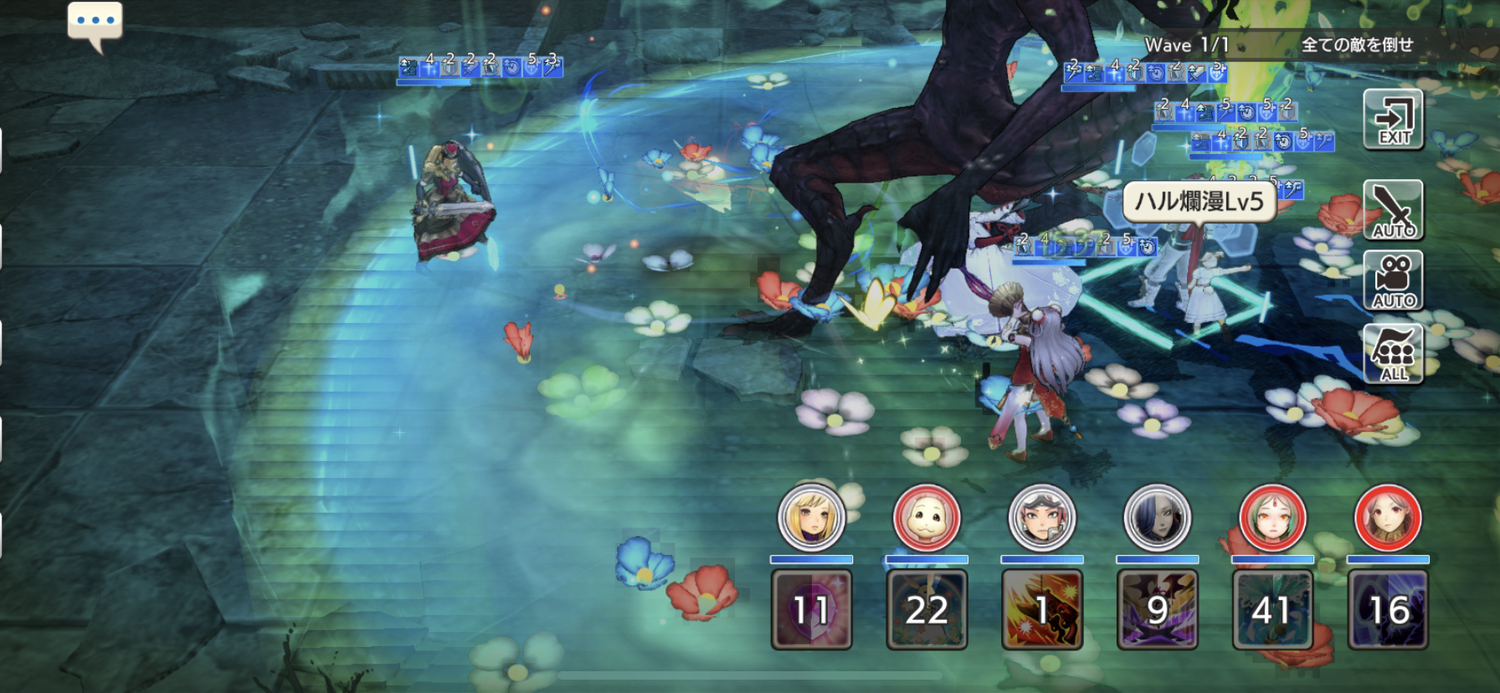Image resolution: width=1500 pixels, height=693 pixels.
Task: Pick the green-haired girl's portrait
Action: click(x=1272, y=518)
